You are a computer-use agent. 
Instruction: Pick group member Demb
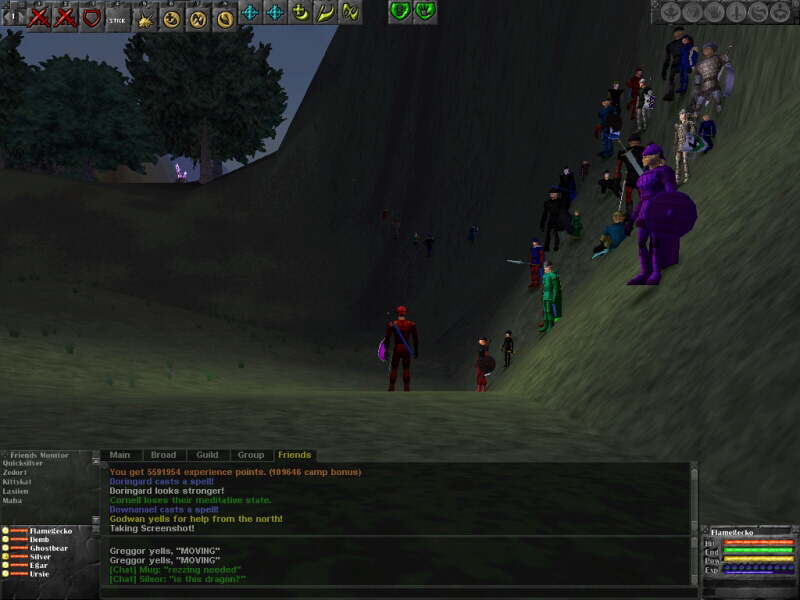pyautogui.click(x=39, y=539)
